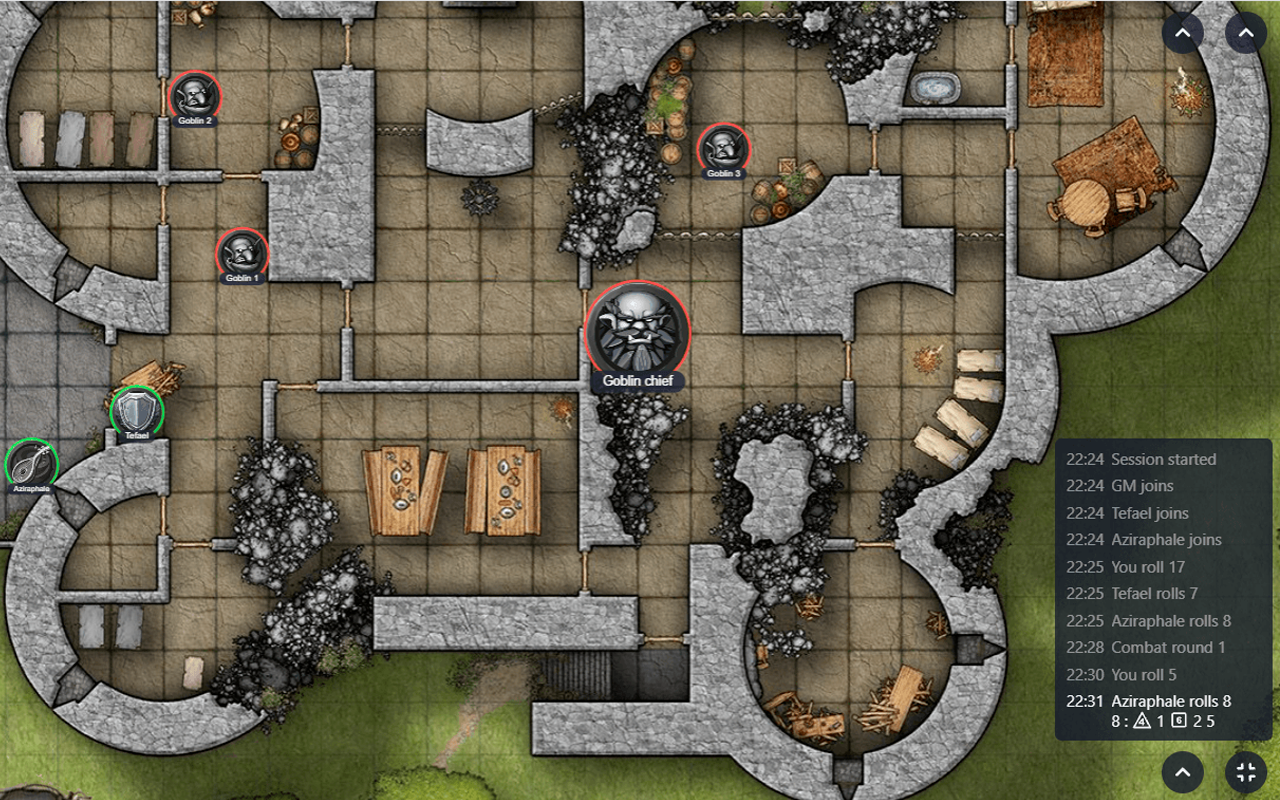Image resolution: width=1280 pixels, height=800 pixels.
Task: Select Tefael's shield token
Action: (137, 410)
